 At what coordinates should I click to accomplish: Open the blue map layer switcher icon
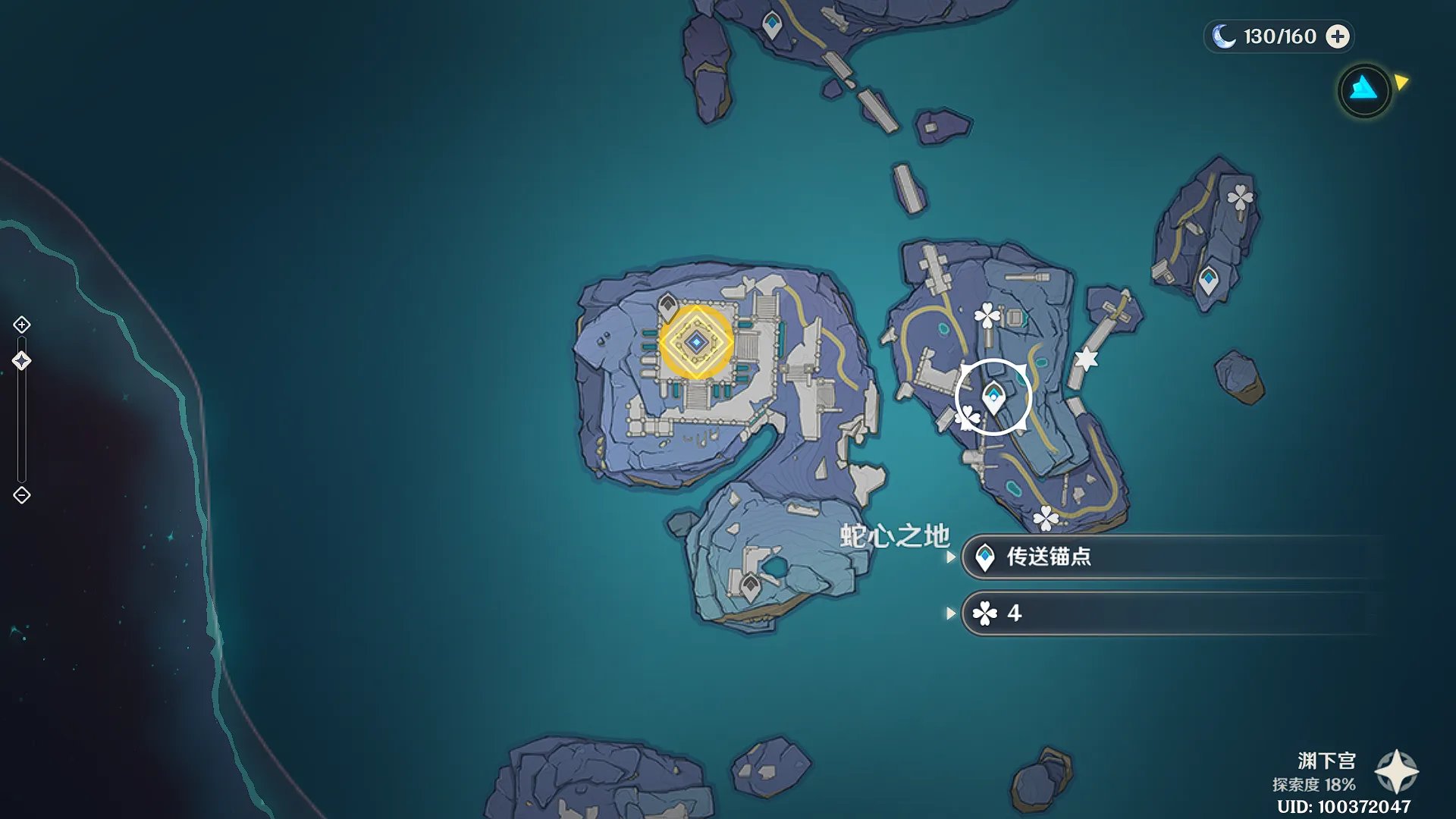pos(1364,90)
